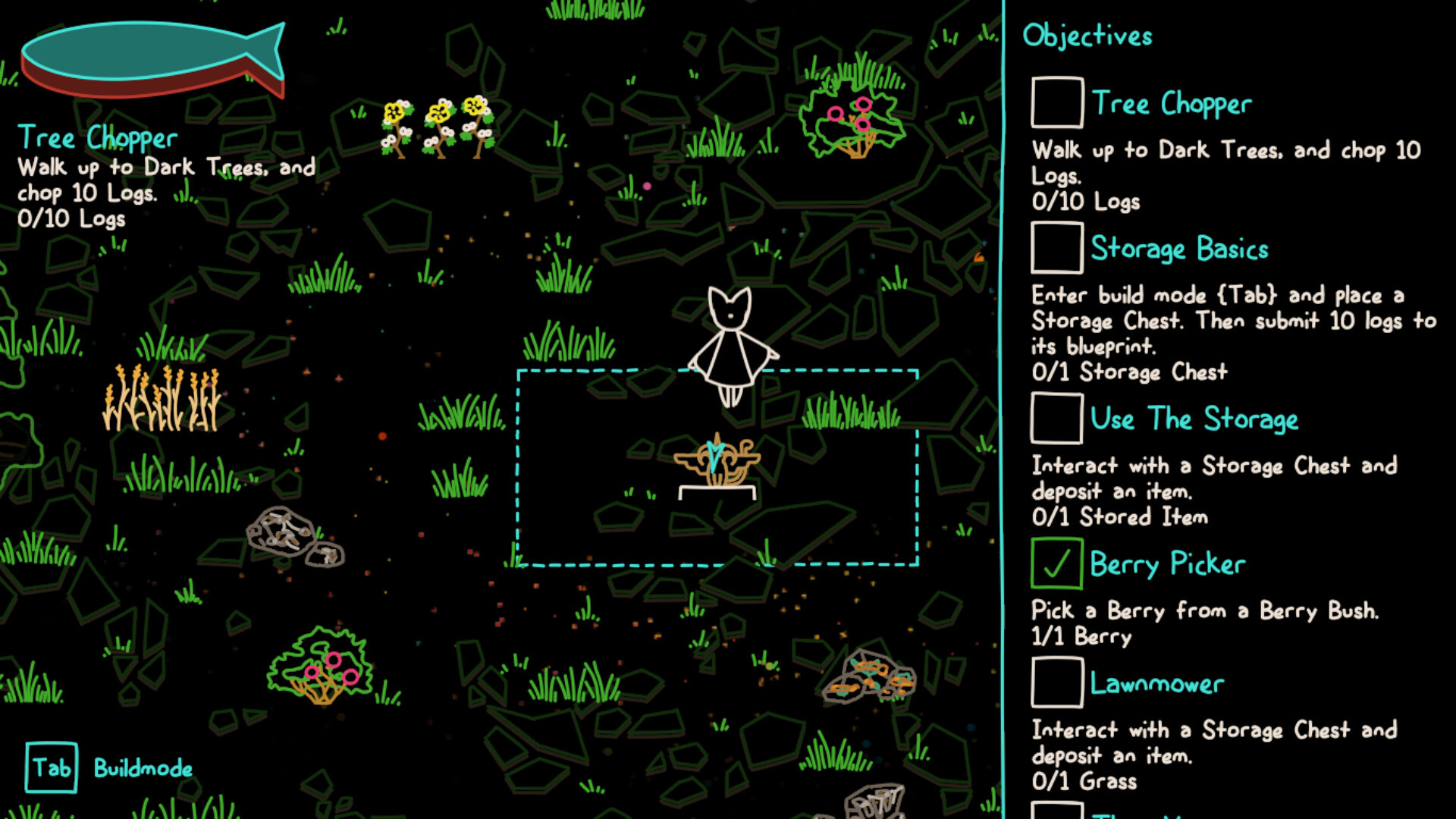
Task: Select the Storage Basics objective title
Action: [1179, 249]
